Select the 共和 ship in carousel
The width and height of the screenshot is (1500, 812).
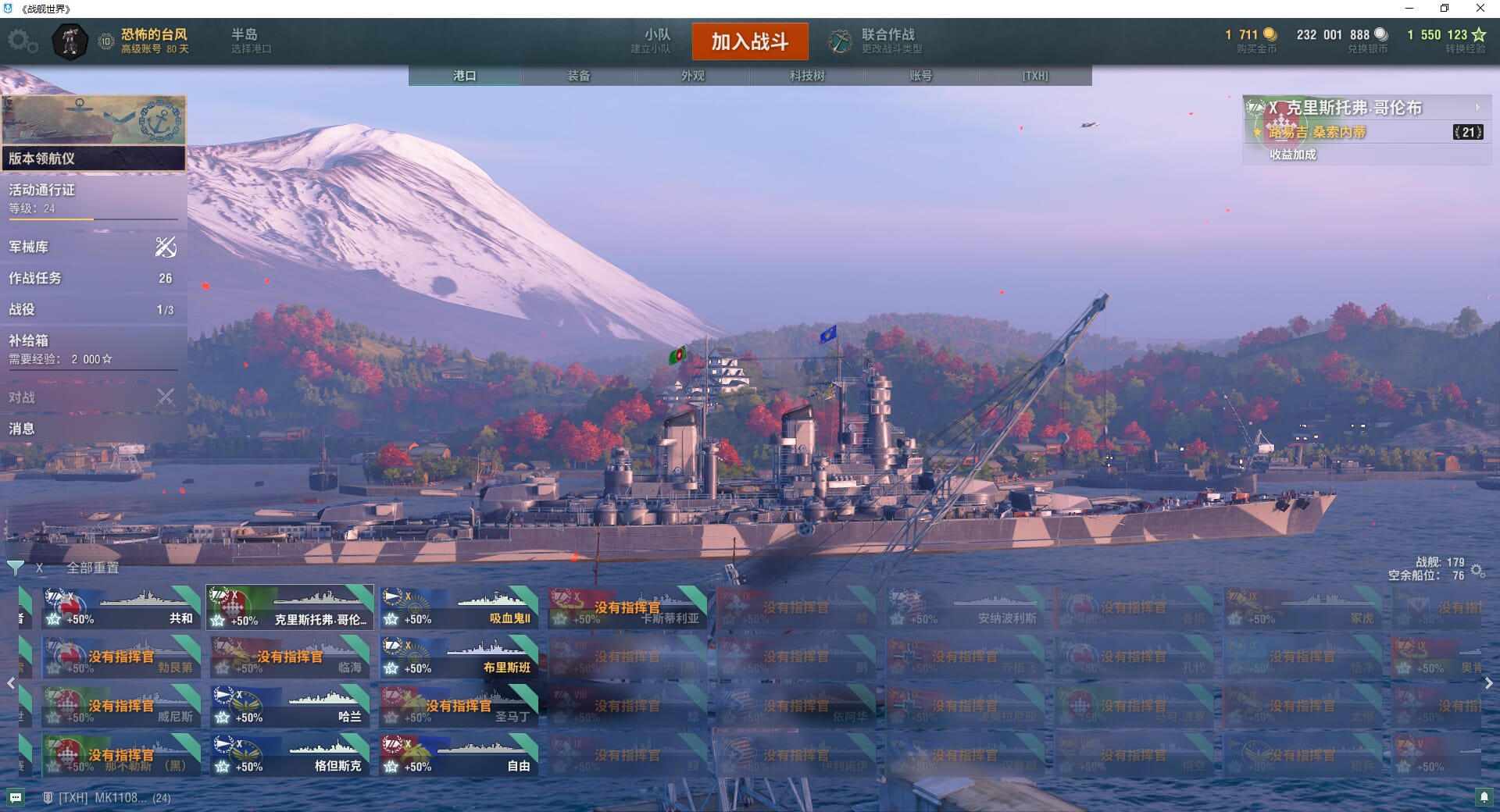click(121, 608)
